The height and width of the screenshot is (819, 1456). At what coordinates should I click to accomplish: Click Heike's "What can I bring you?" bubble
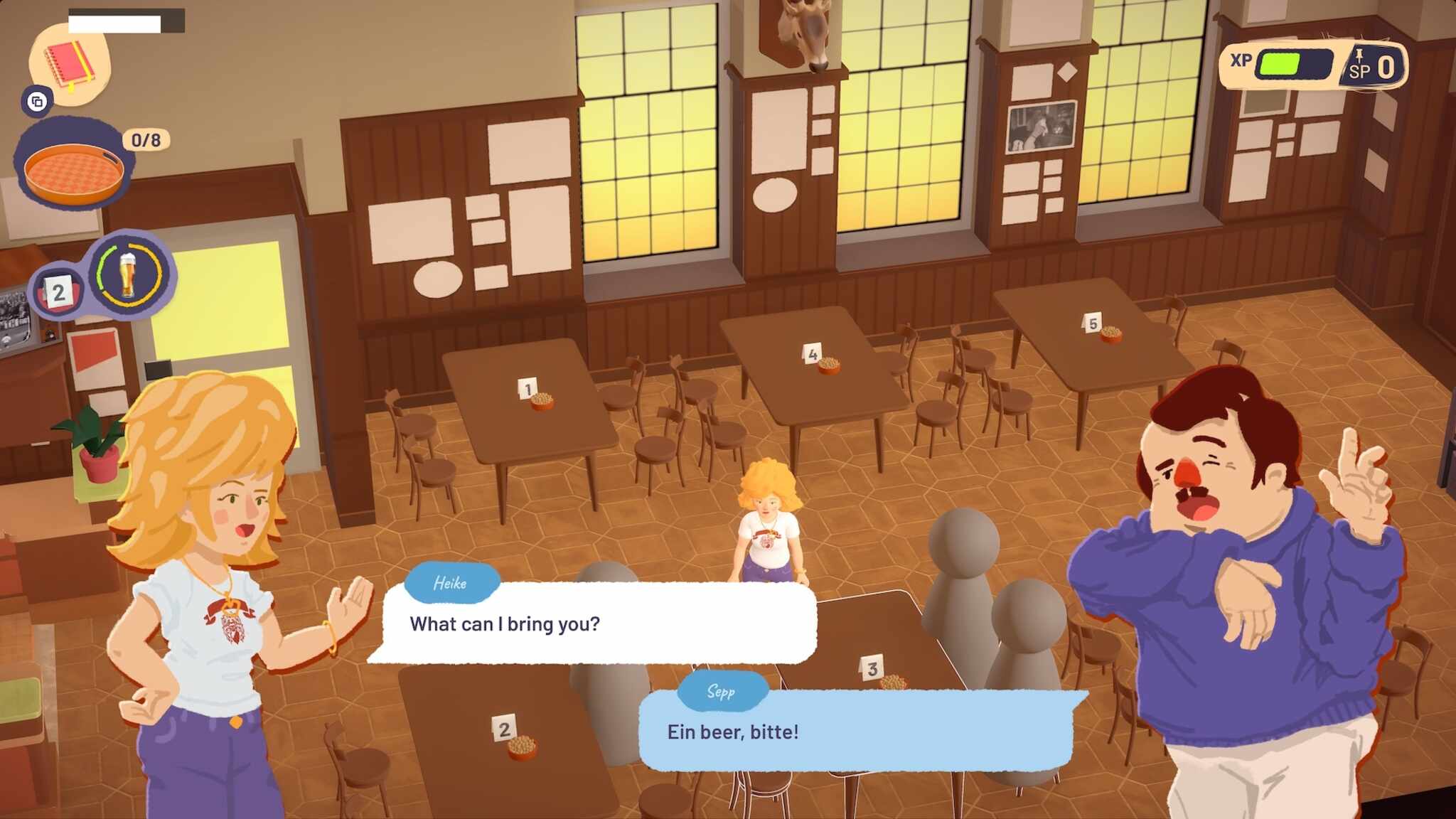pos(599,623)
